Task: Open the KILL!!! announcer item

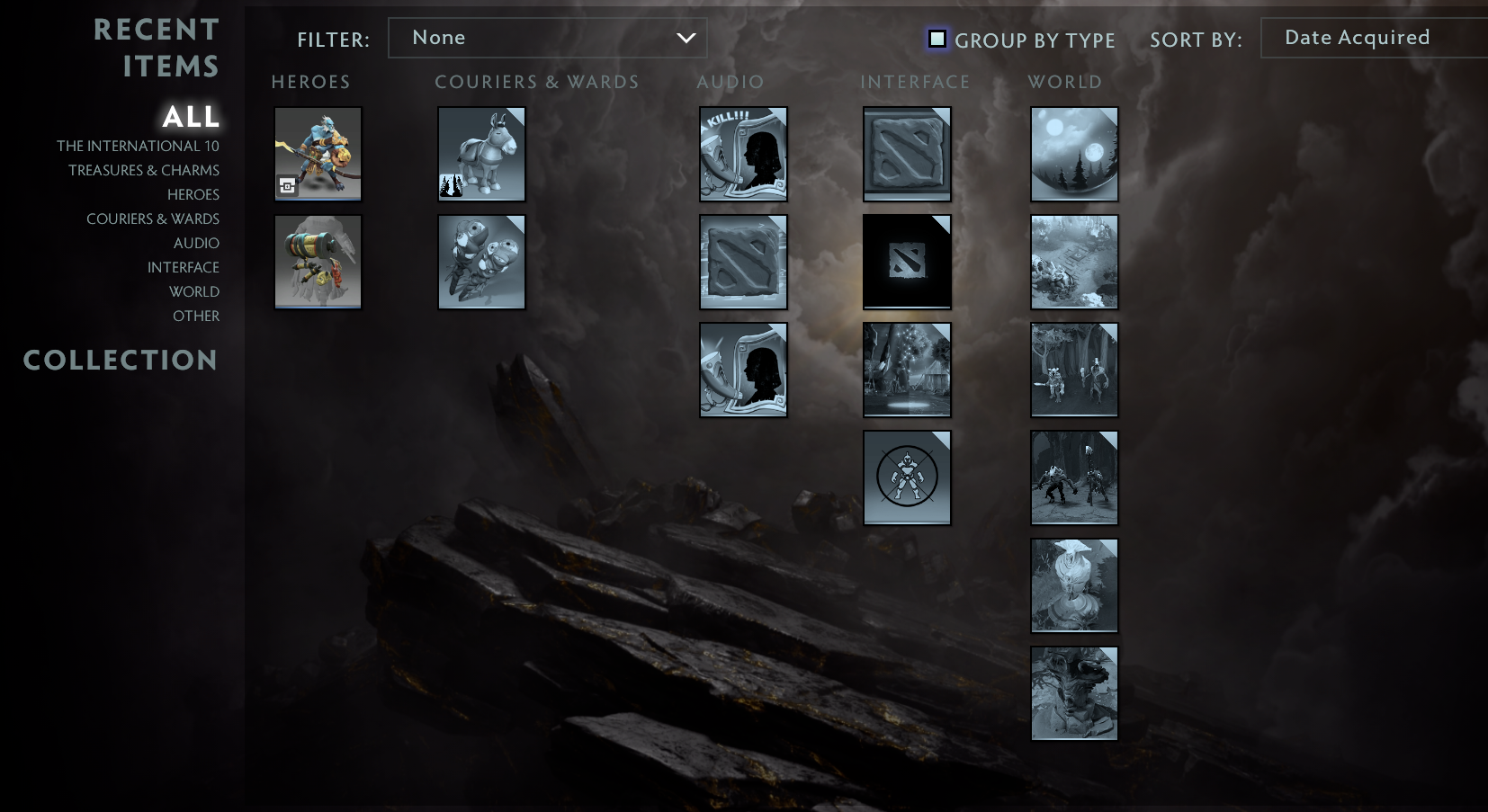Action: click(x=743, y=154)
